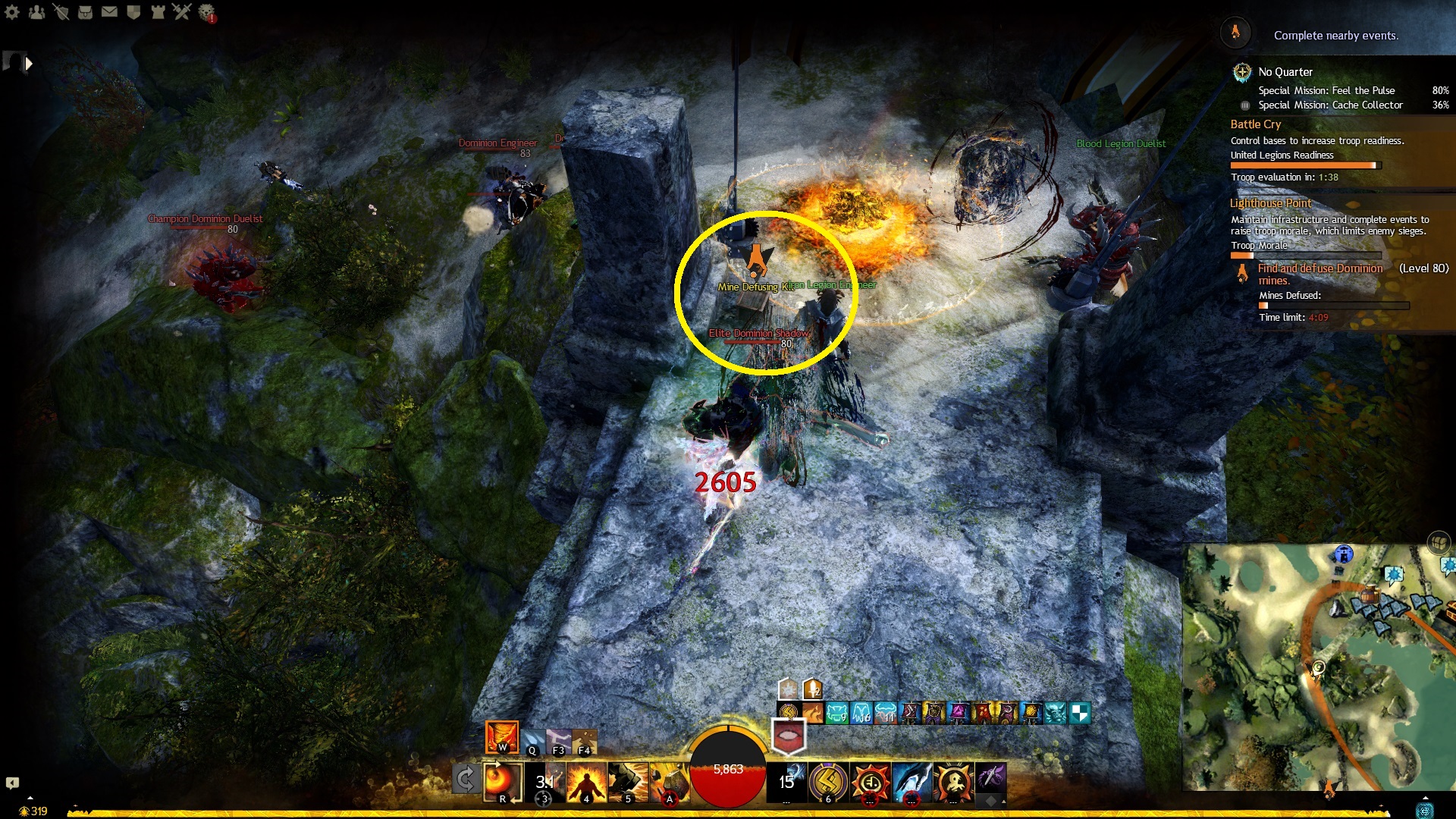The height and width of the screenshot is (819, 1456).
Task: Activate the gold lightning signet skill
Action: click(x=828, y=782)
